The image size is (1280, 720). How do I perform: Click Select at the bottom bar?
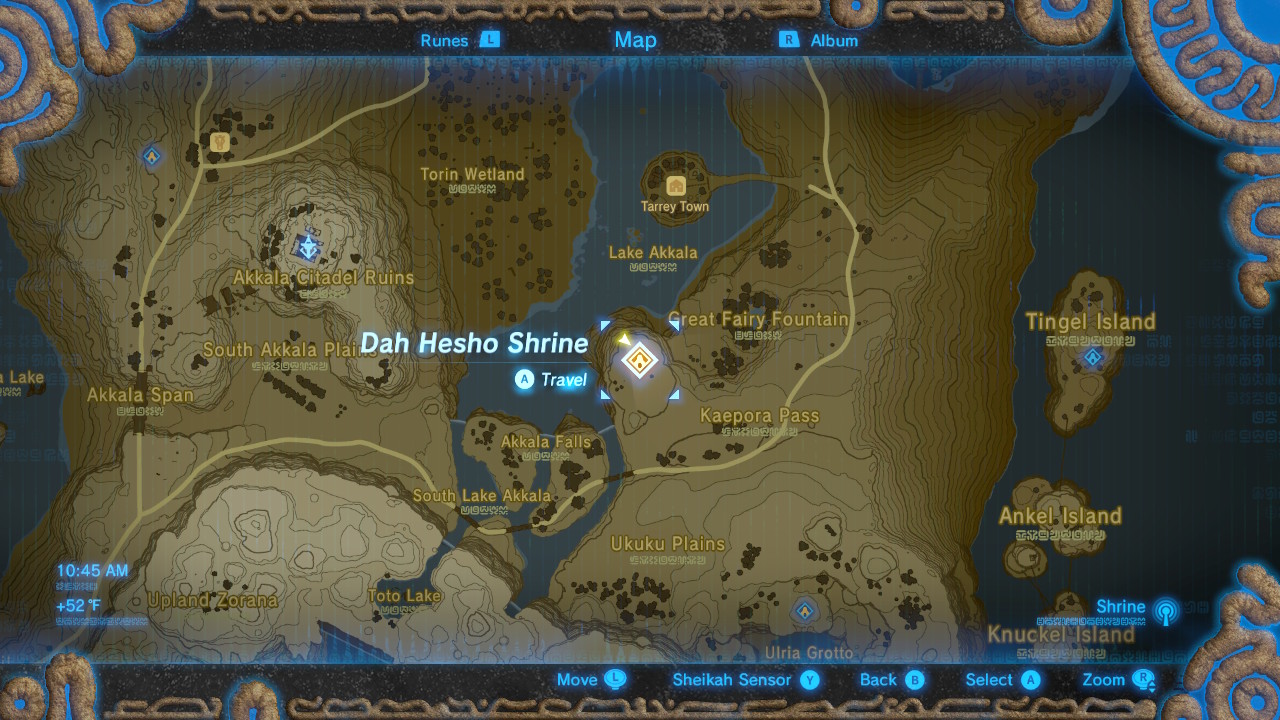click(x=992, y=680)
